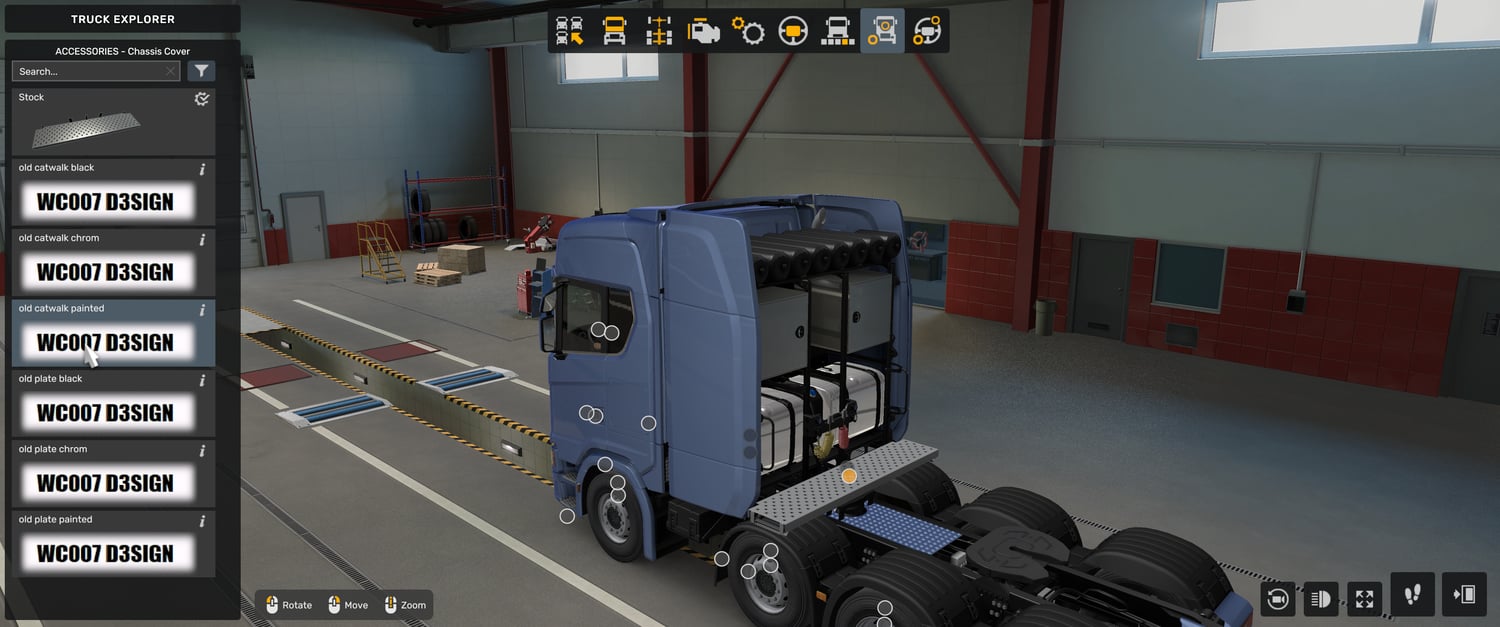Enter fullscreen view with the arrows button
Image resolution: width=1500 pixels, height=627 pixels.
(1364, 599)
